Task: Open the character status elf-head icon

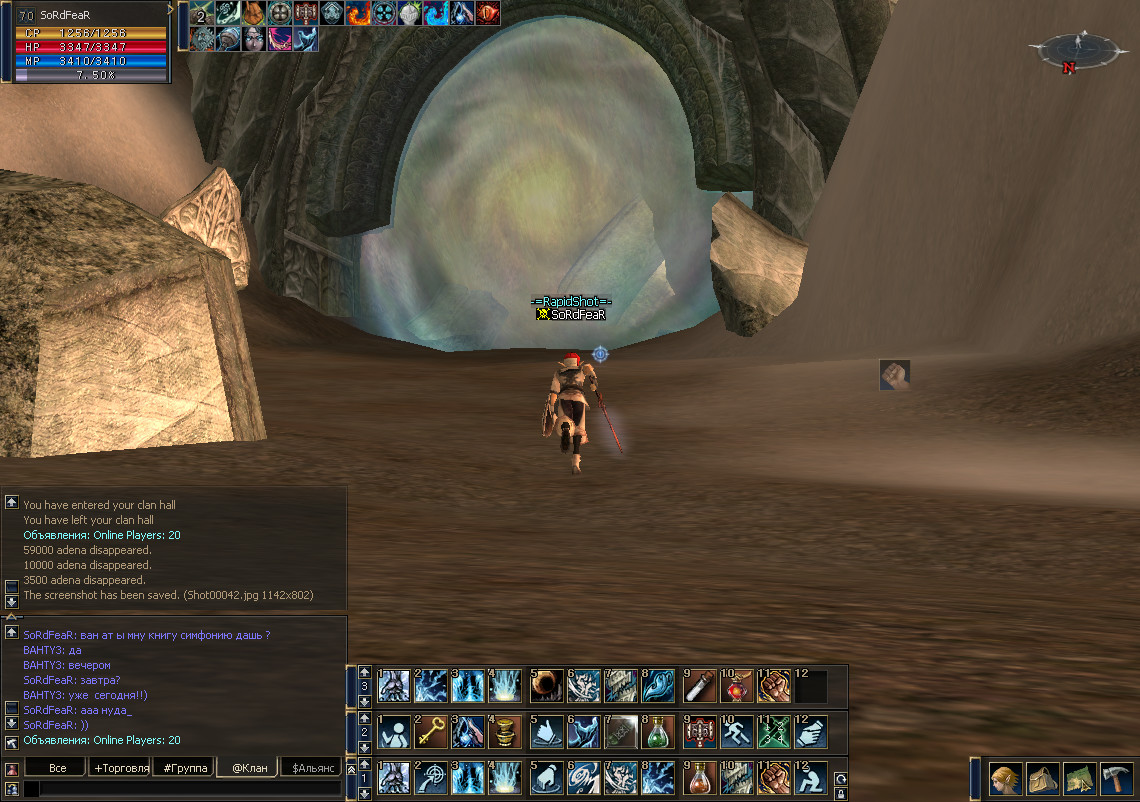Action: tap(1006, 778)
